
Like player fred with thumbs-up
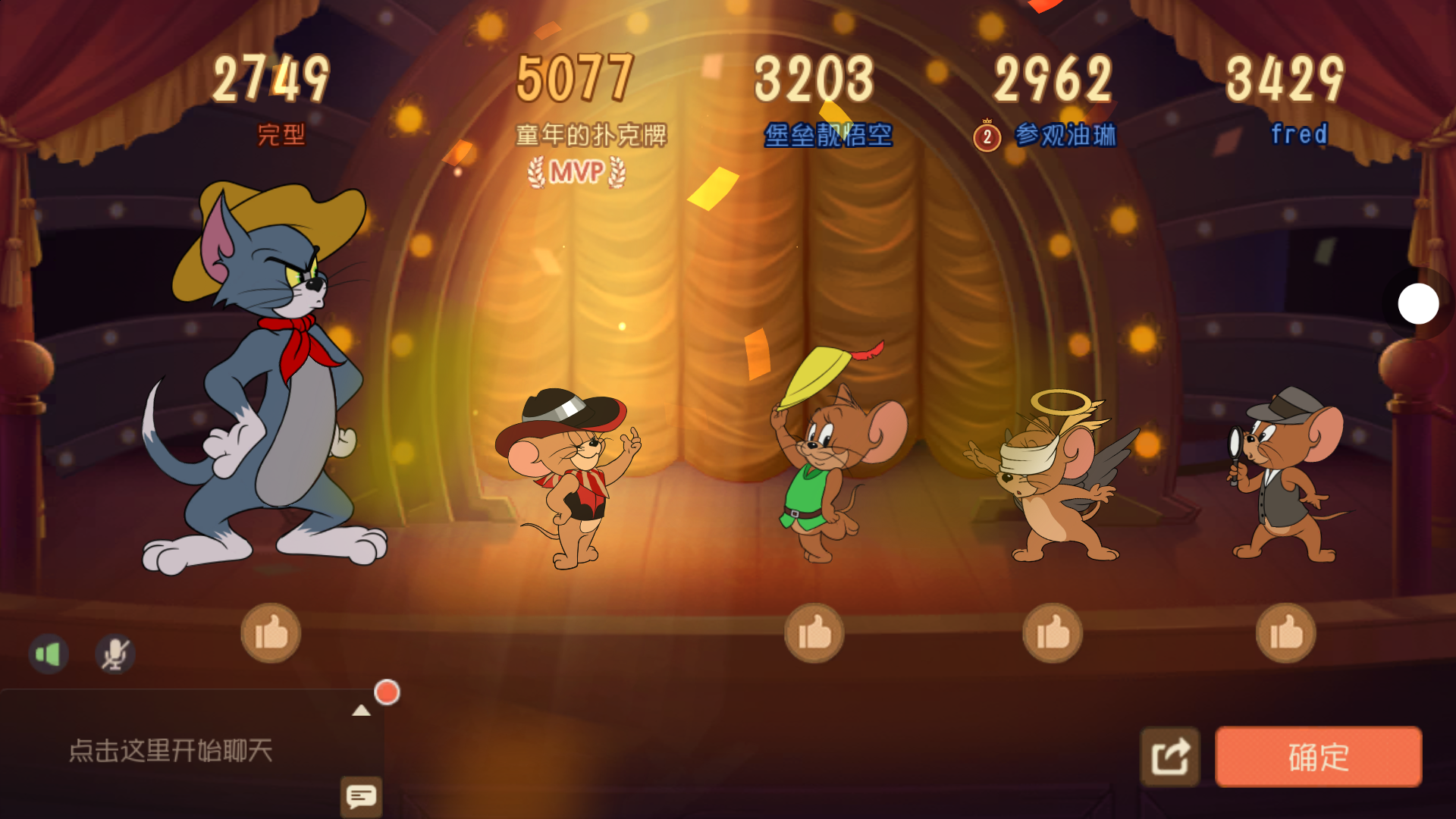1285,632
